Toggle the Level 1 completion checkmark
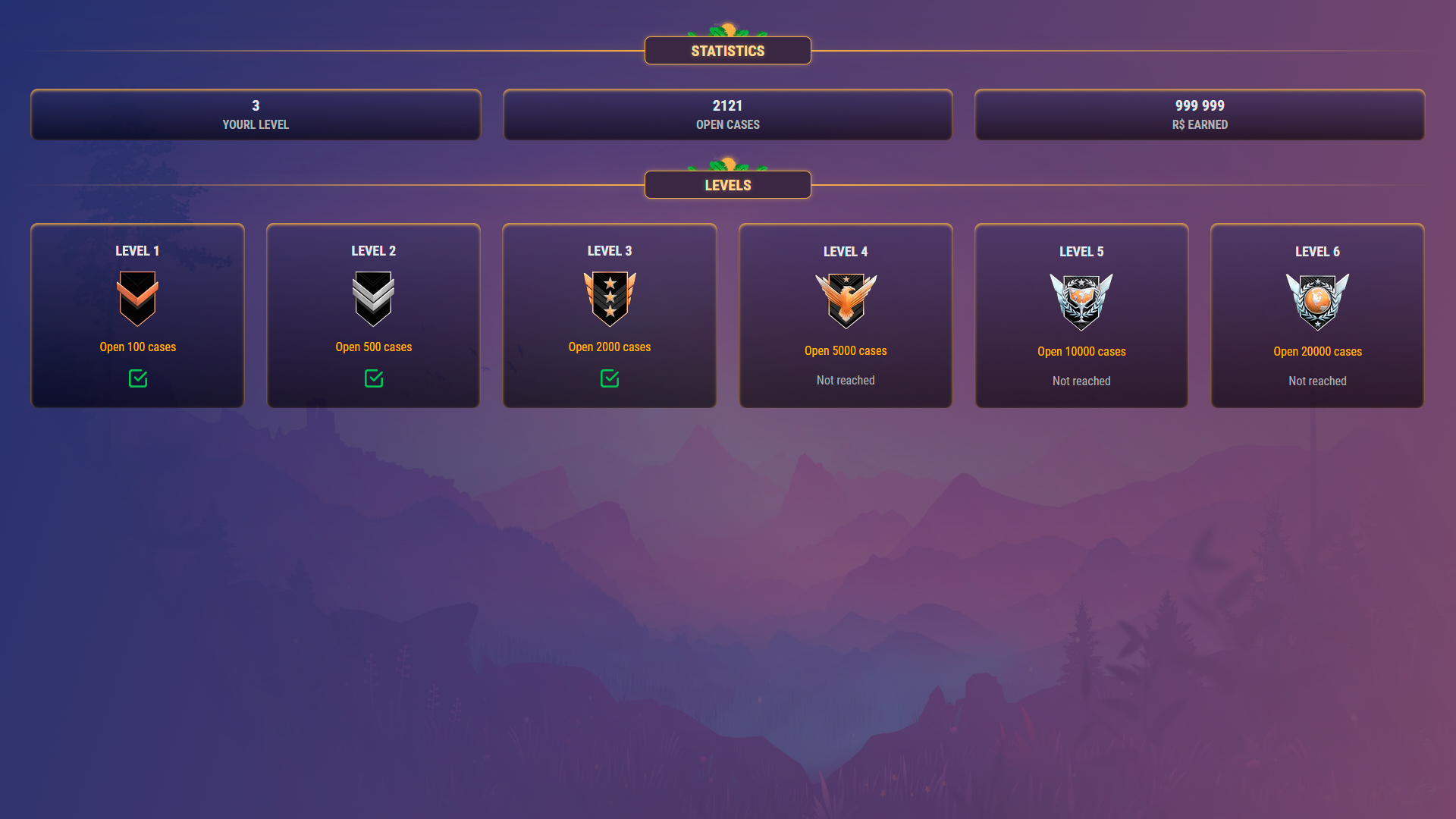Screen dimensions: 1456x819 tap(137, 379)
